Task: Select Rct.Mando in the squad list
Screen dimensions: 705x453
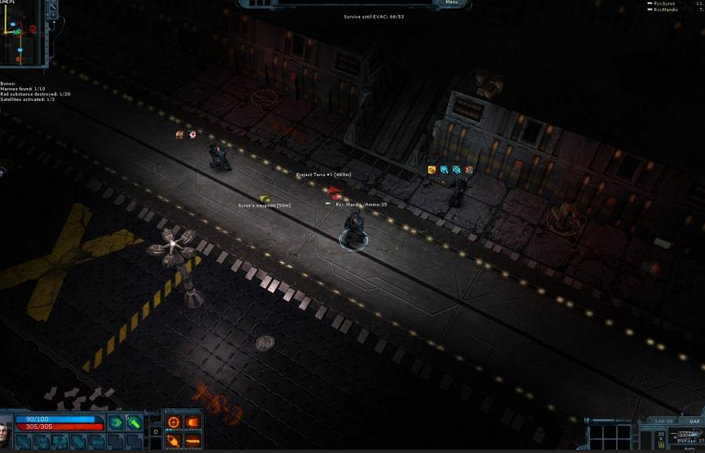Action: (x=665, y=10)
